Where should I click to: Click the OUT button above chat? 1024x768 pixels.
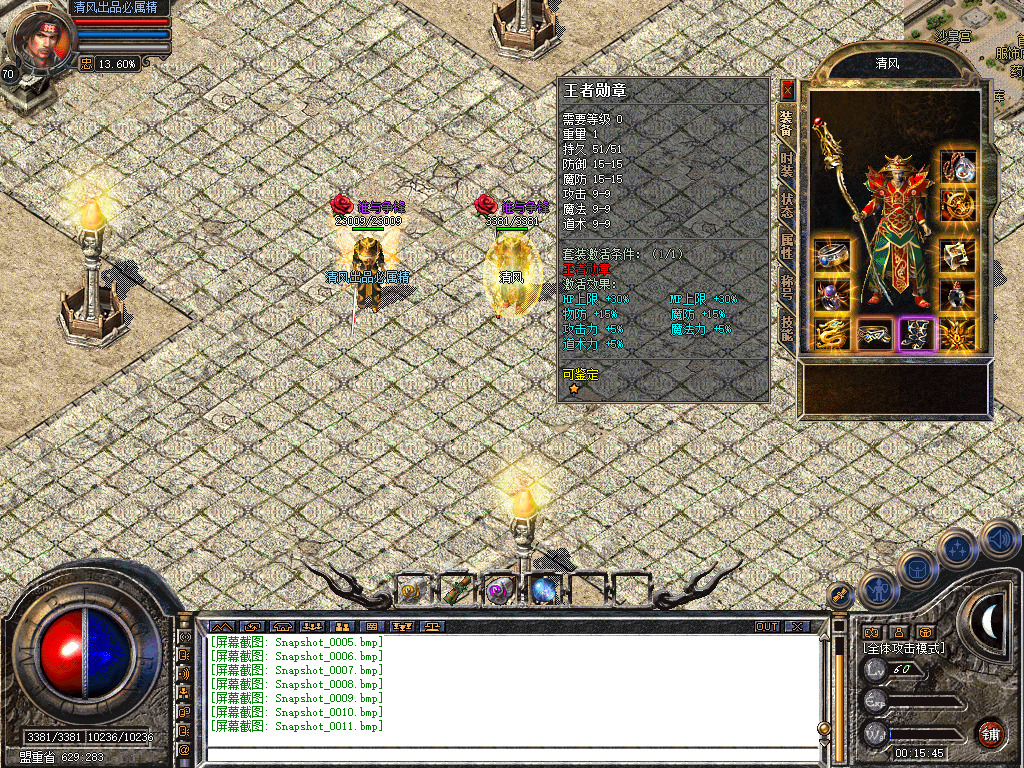(767, 626)
